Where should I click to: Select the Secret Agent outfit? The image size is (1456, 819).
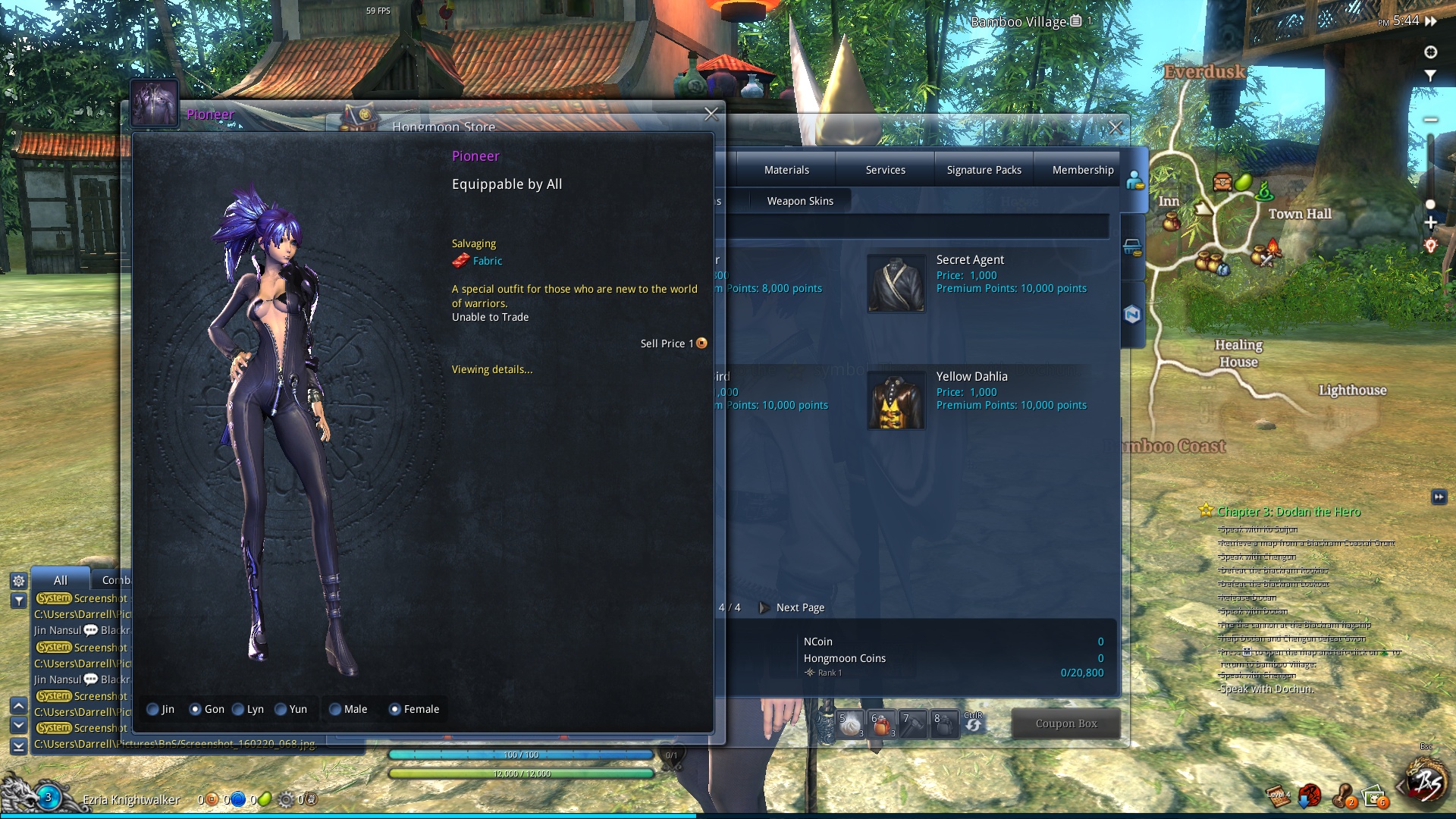896,284
